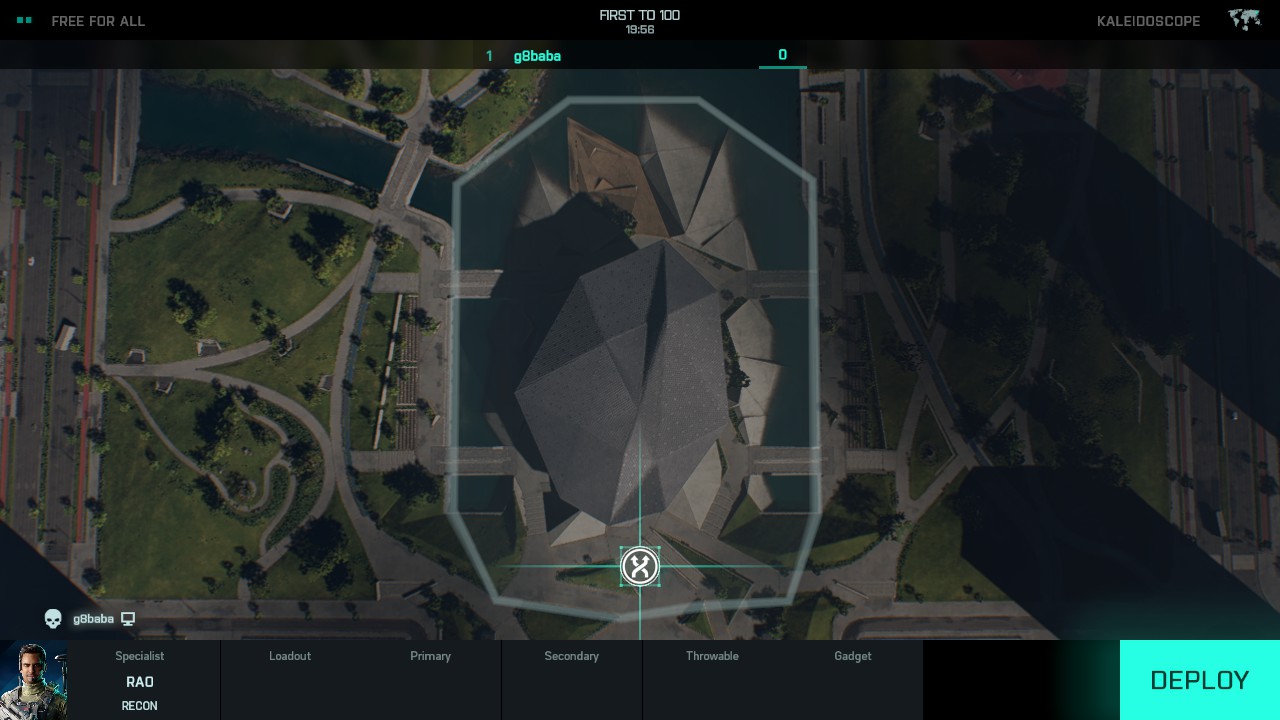Select the crossed-tools spawn point marker

coord(640,567)
